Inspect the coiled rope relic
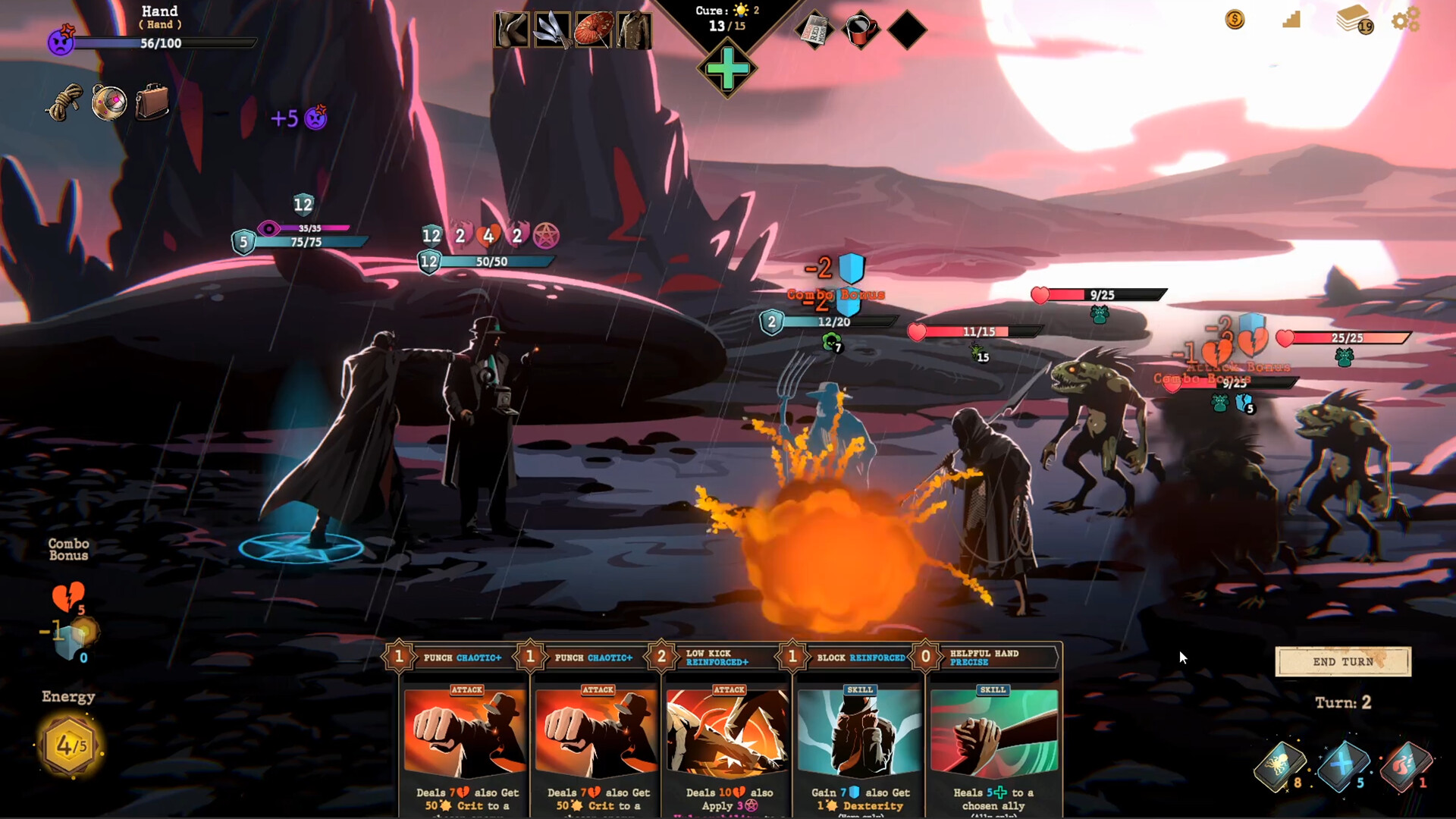 point(64,102)
